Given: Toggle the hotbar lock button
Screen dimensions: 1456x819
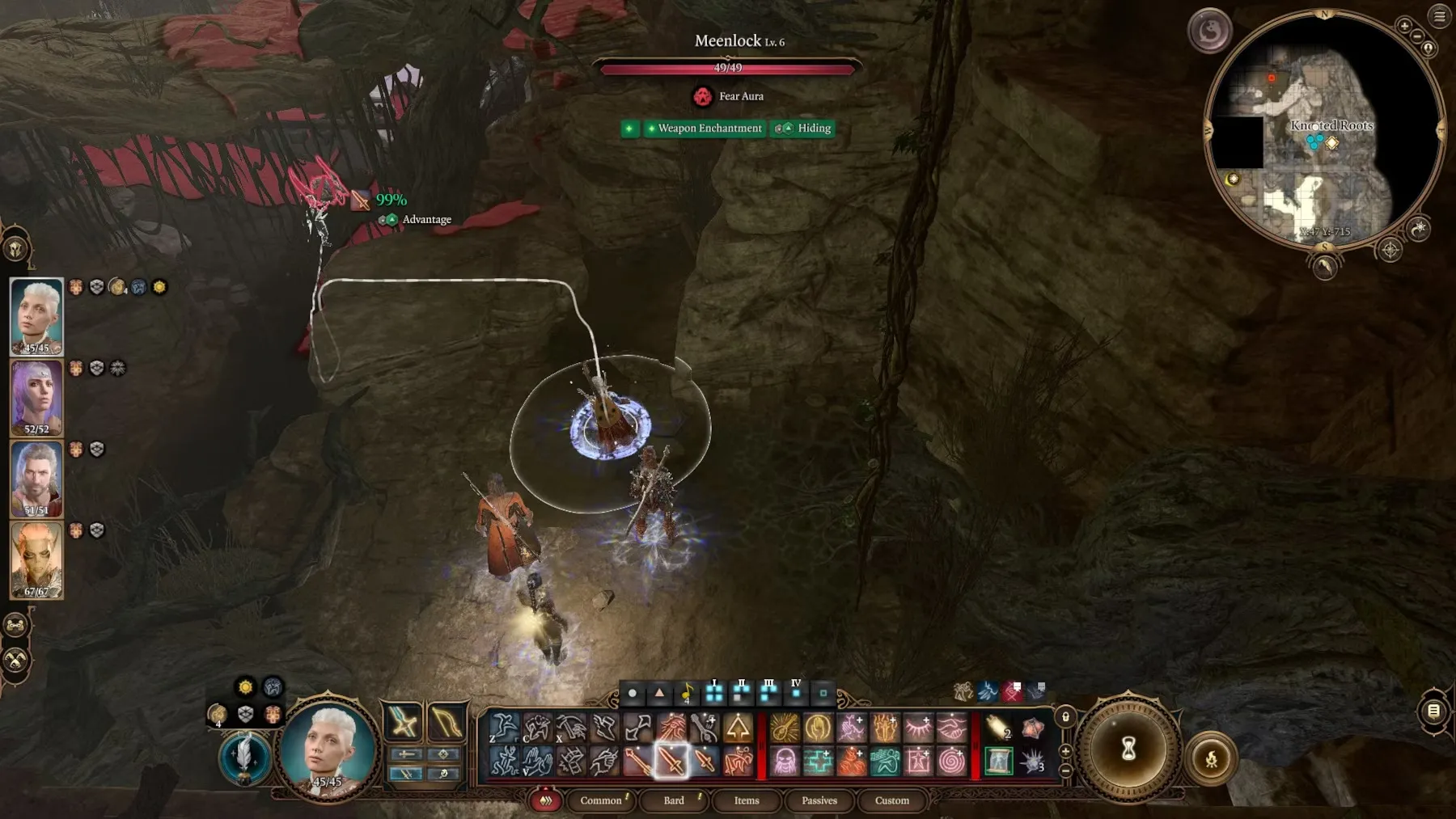Looking at the screenshot, I should coord(1066,717).
